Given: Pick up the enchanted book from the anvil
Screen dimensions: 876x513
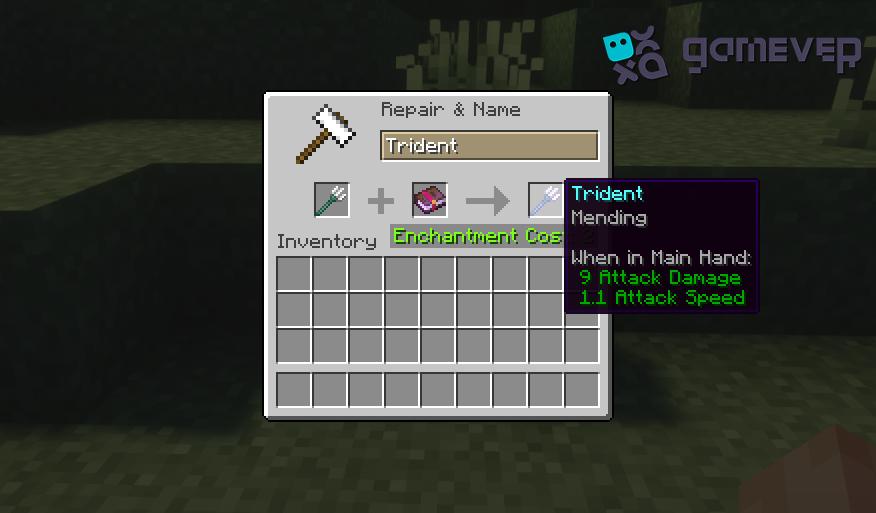Looking at the screenshot, I should [x=430, y=200].
